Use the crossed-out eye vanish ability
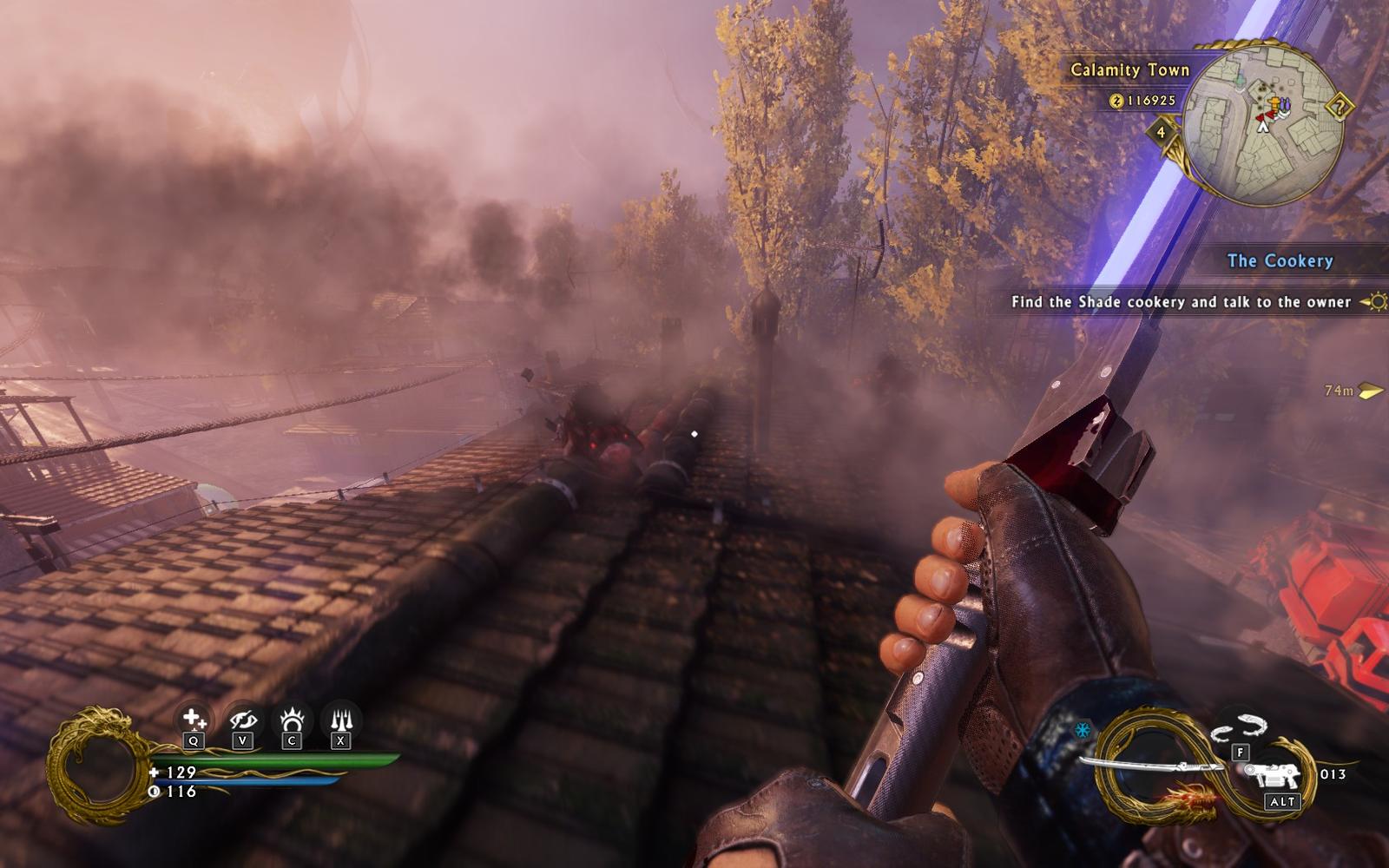 pos(242,720)
